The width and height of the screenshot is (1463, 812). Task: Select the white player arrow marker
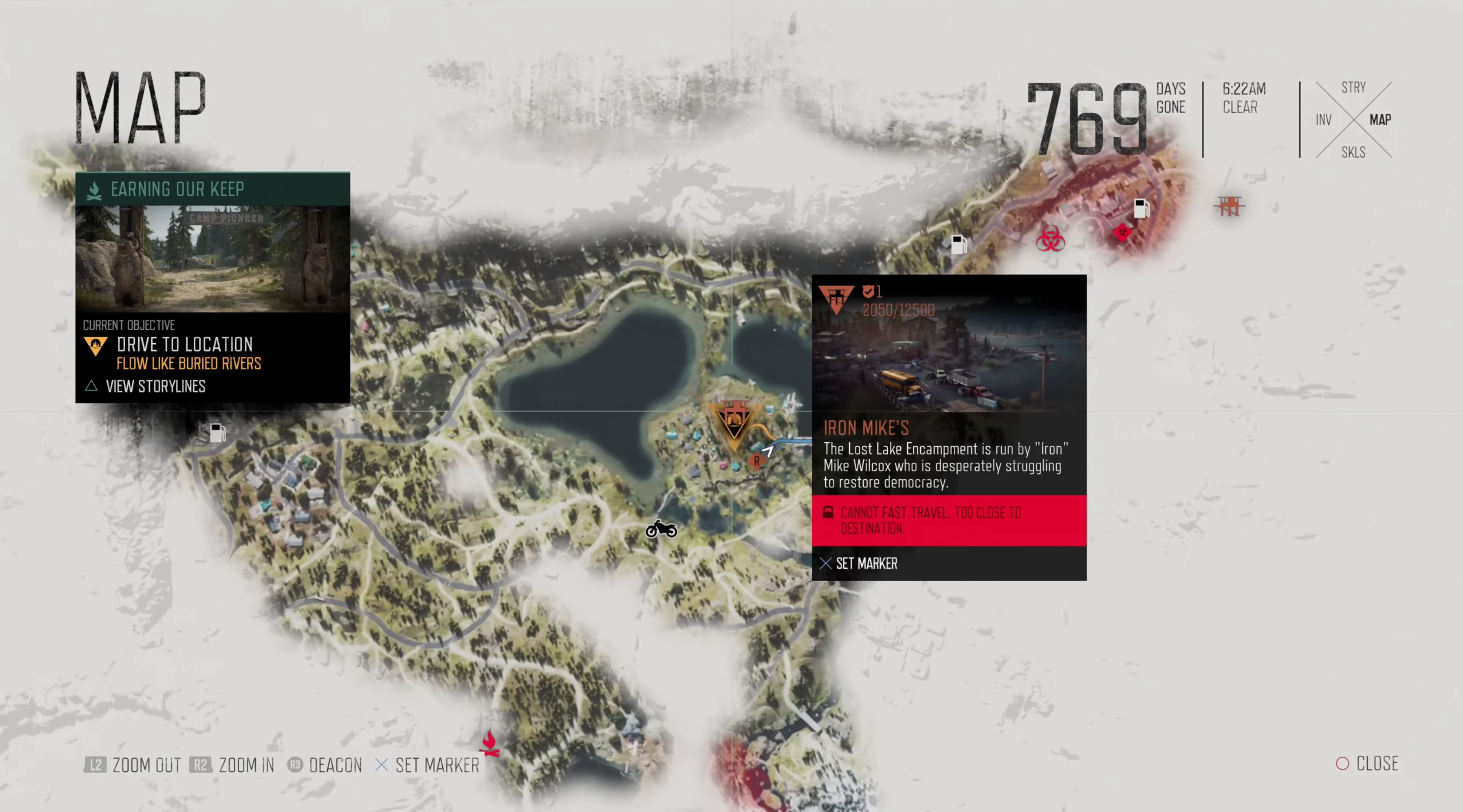767,451
